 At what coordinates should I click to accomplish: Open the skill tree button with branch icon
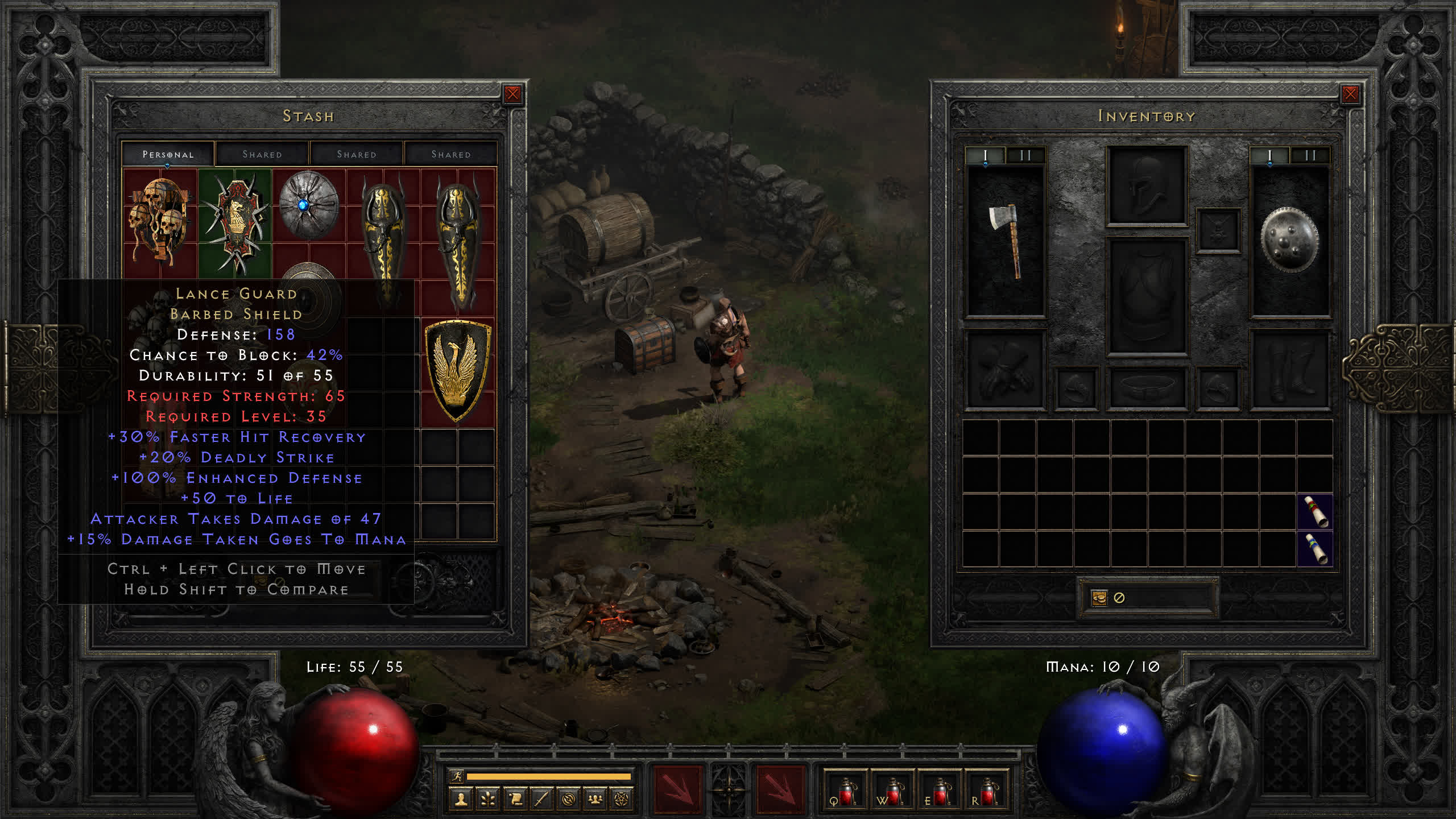[488, 800]
